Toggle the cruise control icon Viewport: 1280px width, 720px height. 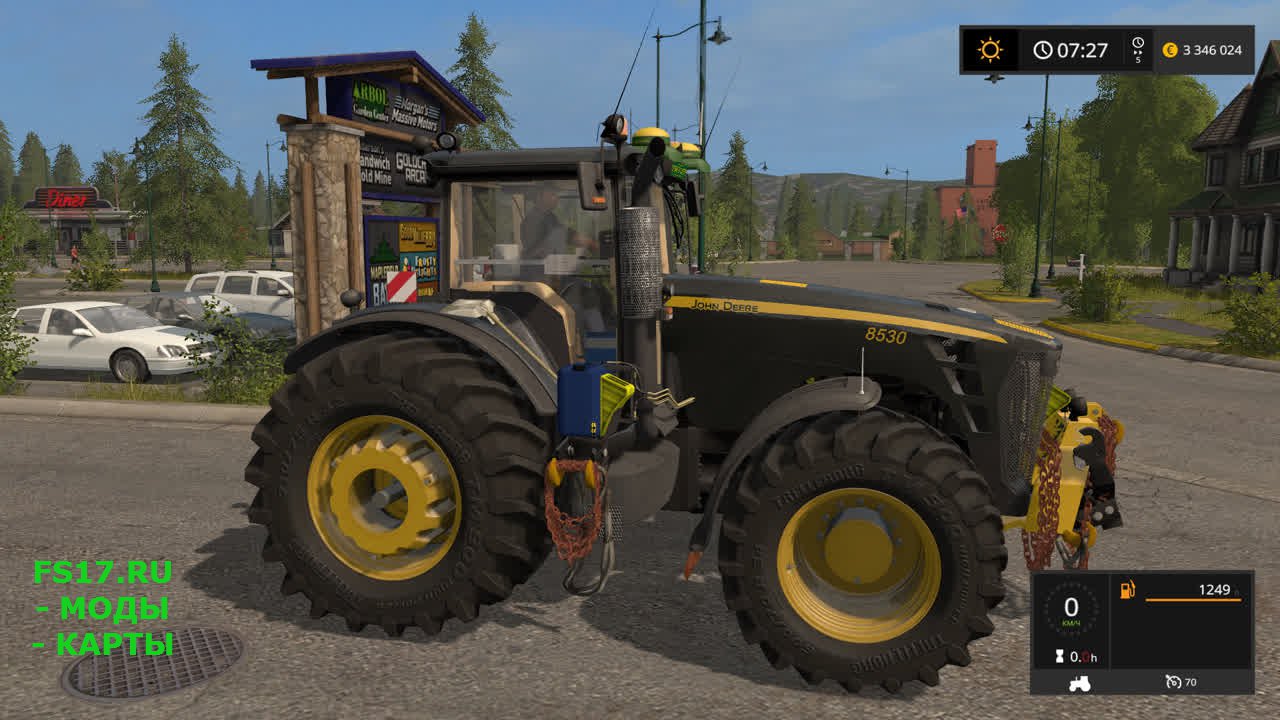point(1173,682)
